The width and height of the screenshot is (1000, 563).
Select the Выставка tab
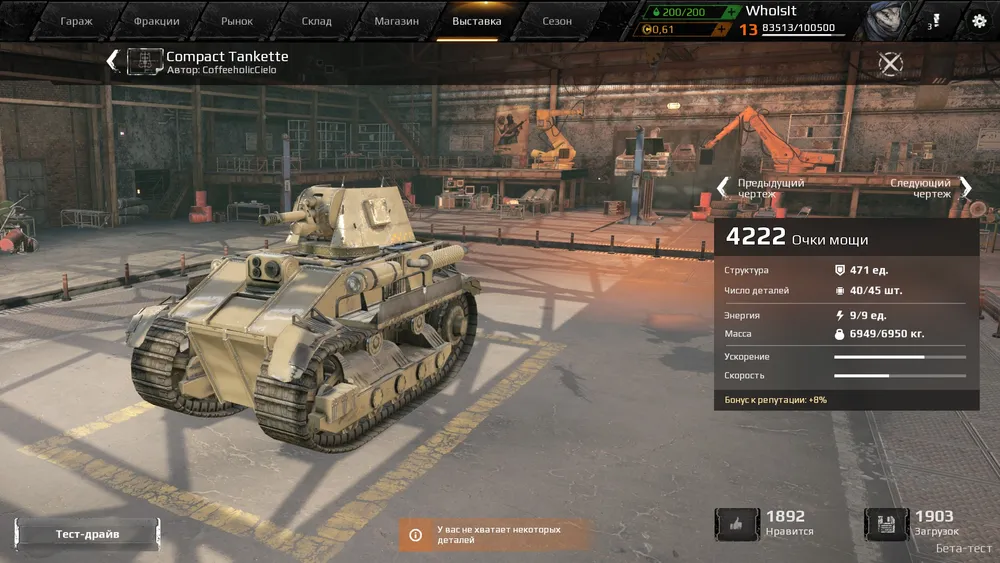(x=477, y=21)
